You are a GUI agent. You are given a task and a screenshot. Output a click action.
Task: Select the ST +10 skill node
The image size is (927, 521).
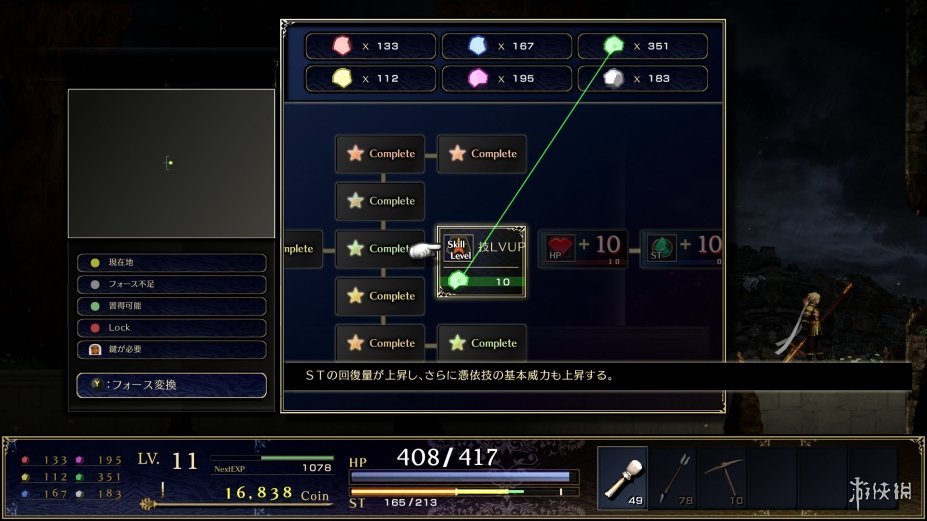(x=682, y=247)
